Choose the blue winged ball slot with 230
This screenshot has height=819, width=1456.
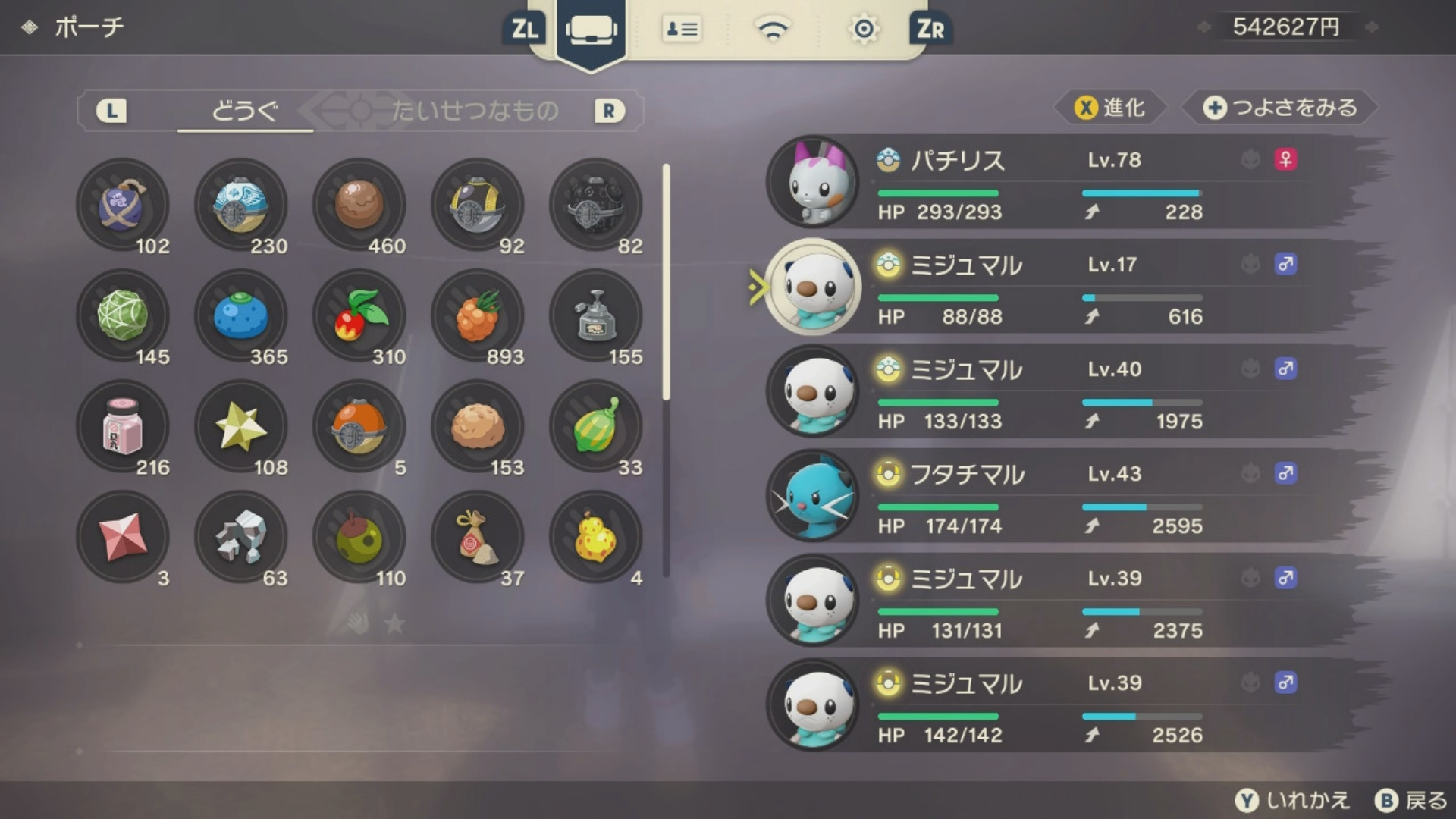(241, 205)
